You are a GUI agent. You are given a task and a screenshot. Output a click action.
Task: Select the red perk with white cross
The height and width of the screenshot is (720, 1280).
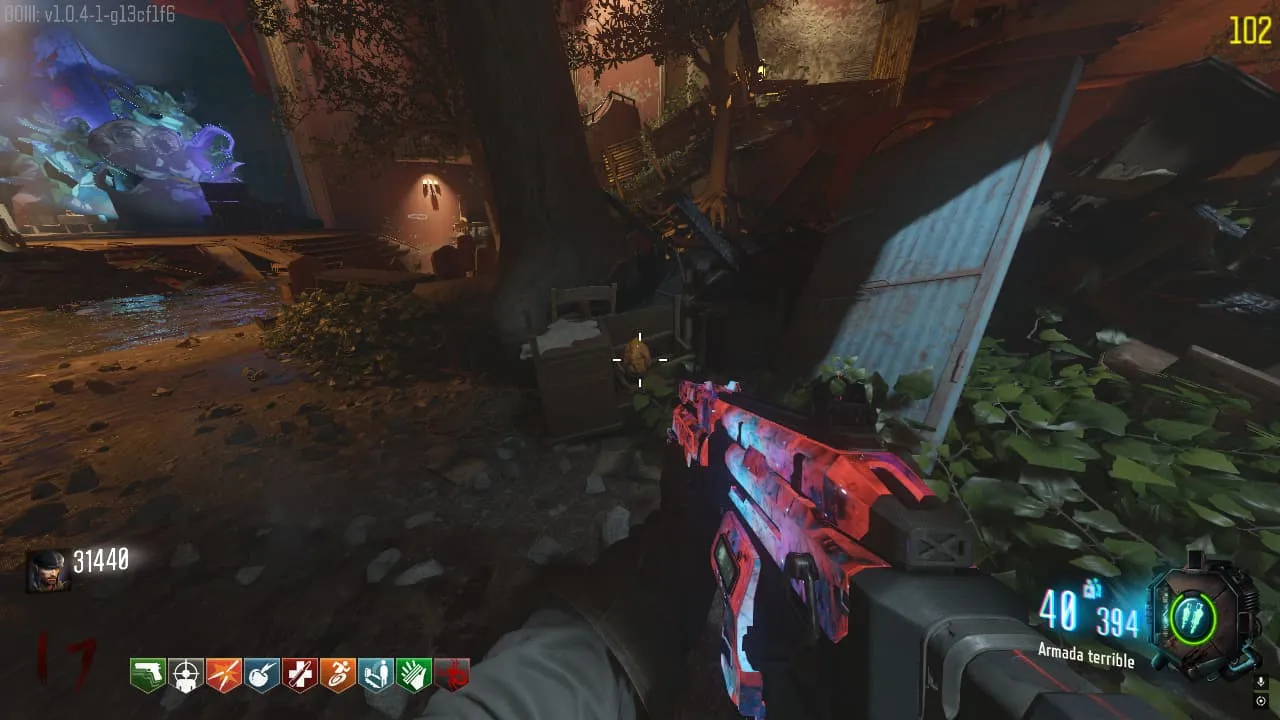coord(300,675)
